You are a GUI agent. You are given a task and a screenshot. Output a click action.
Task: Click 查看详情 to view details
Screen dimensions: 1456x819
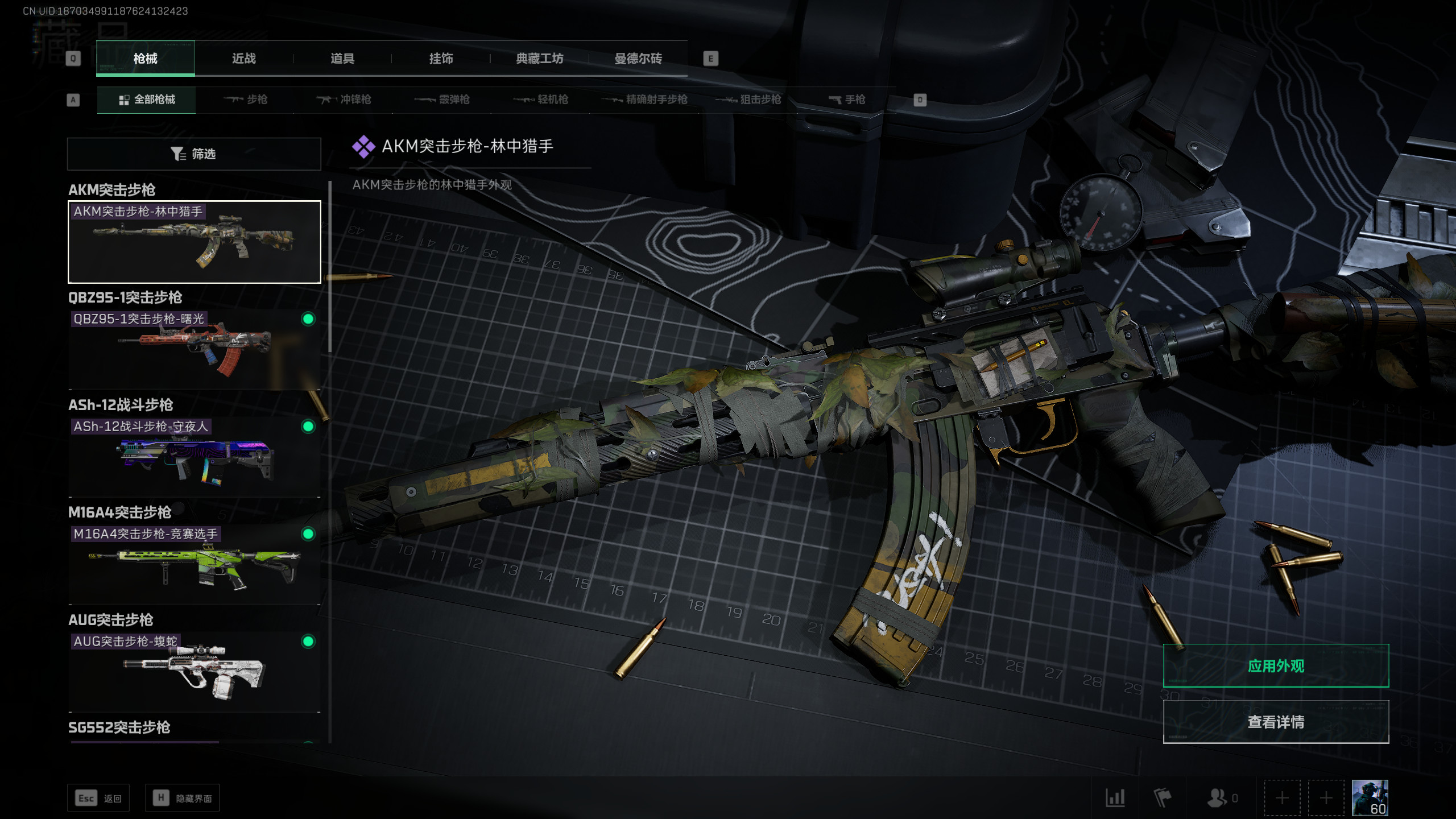tap(1276, 722)
